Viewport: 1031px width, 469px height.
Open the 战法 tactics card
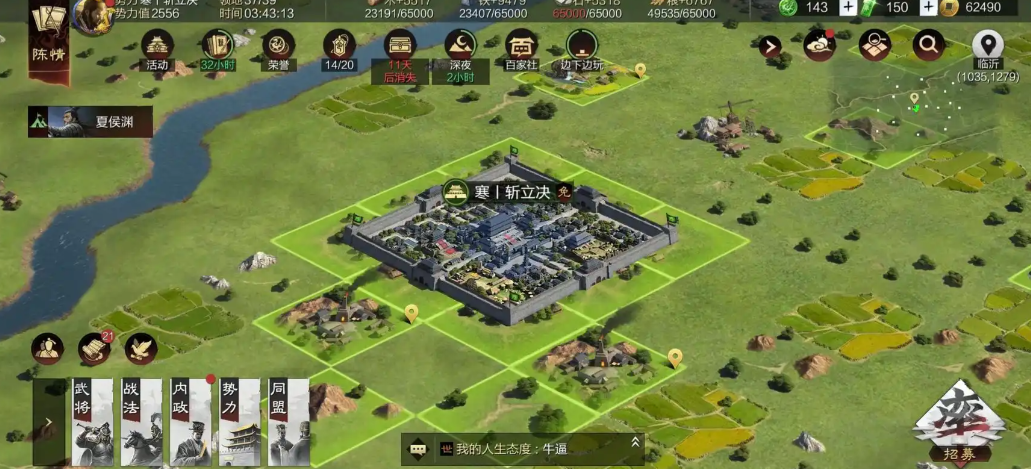(x=140, y=422)
